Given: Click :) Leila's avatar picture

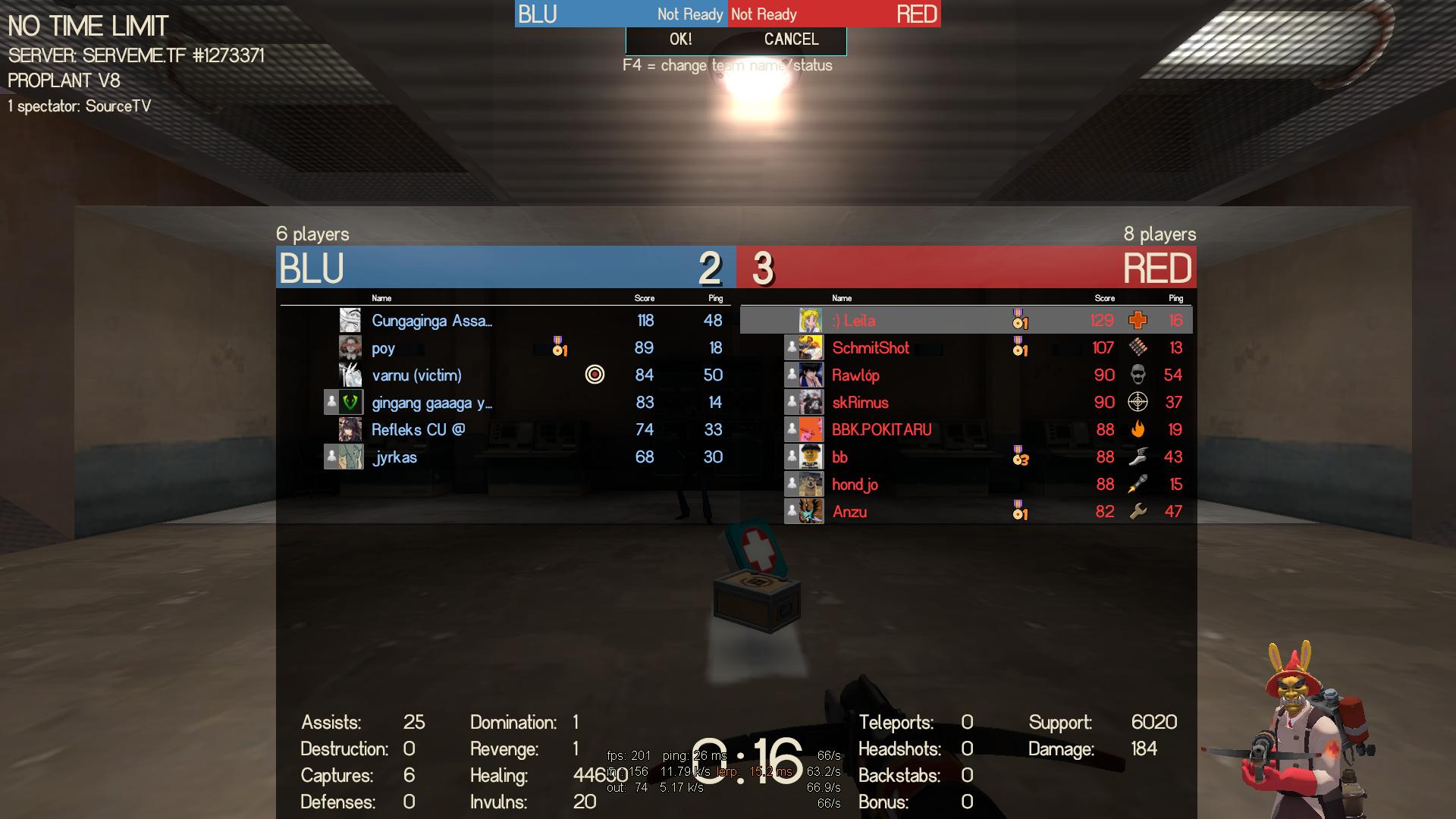Looking at the screenshot, I should pyautogui.click(x=811, y=321).
